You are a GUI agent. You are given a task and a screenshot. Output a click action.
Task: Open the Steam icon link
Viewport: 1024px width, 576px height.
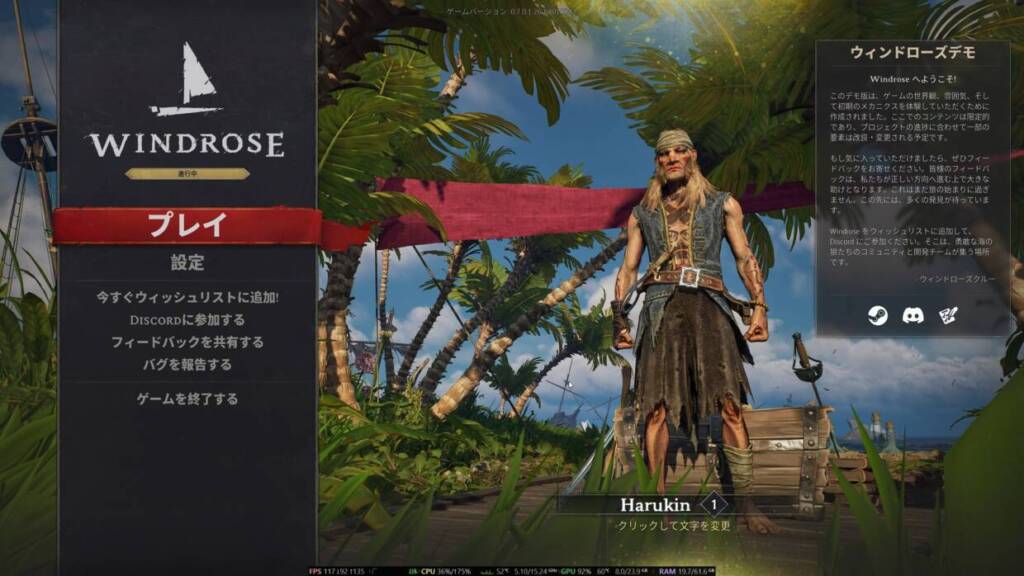876,316
